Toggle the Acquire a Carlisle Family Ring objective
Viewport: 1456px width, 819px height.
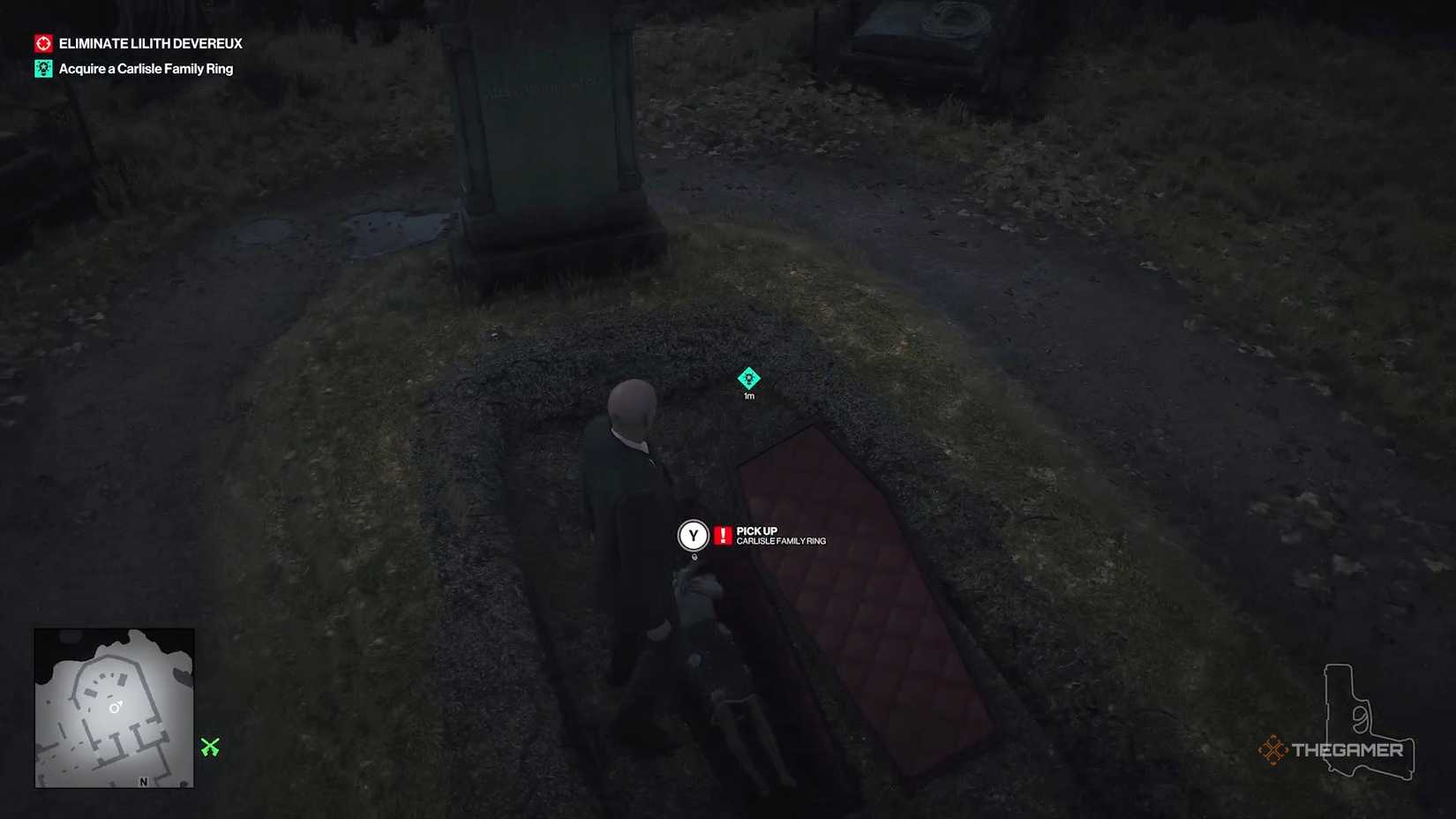tap(145, 68)
